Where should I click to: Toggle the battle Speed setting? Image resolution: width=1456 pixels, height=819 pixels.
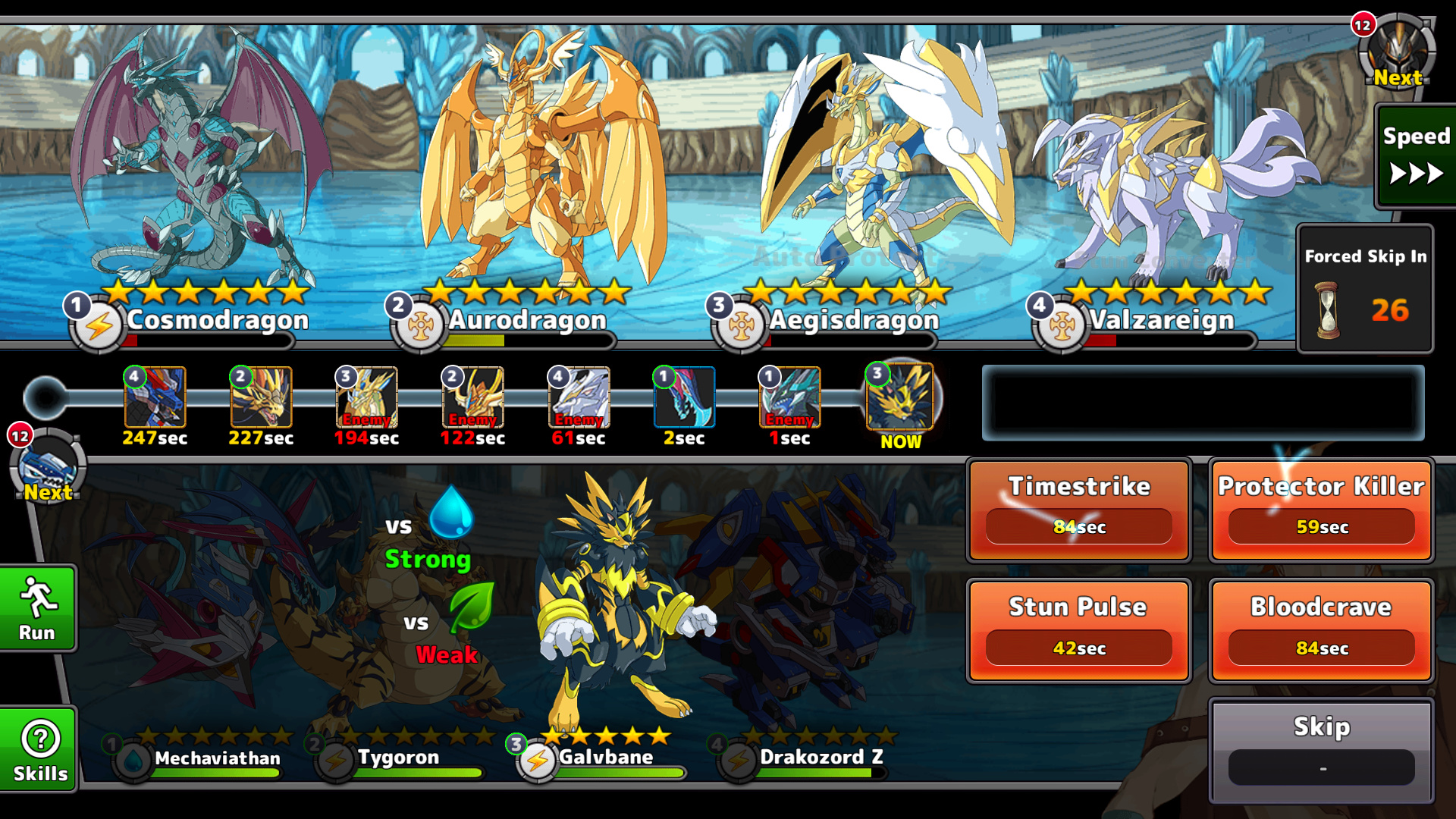(1415, 156)
